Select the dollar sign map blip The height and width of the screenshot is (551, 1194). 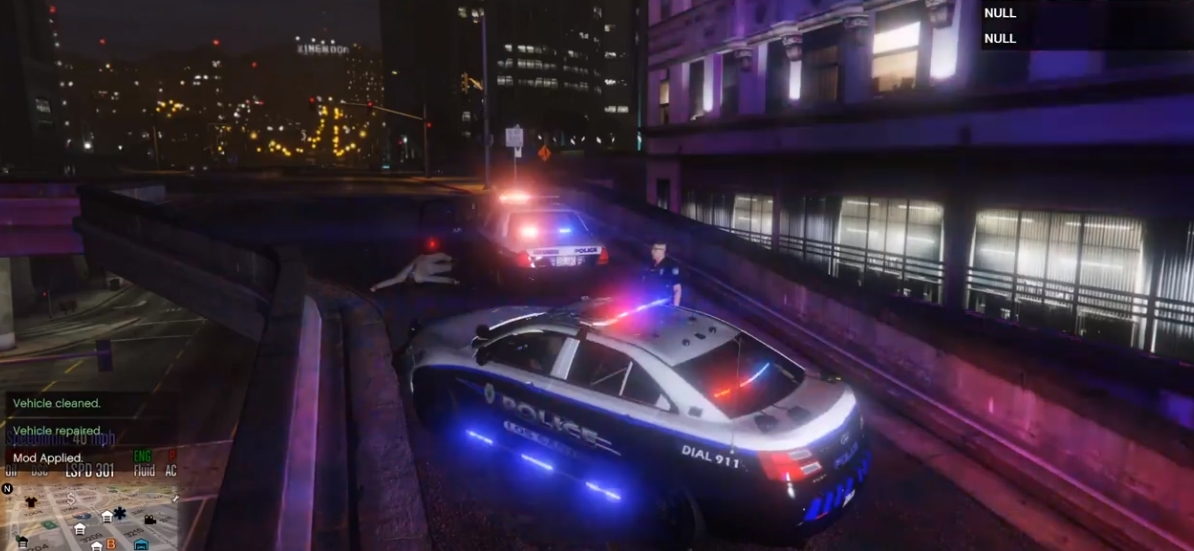72,497
